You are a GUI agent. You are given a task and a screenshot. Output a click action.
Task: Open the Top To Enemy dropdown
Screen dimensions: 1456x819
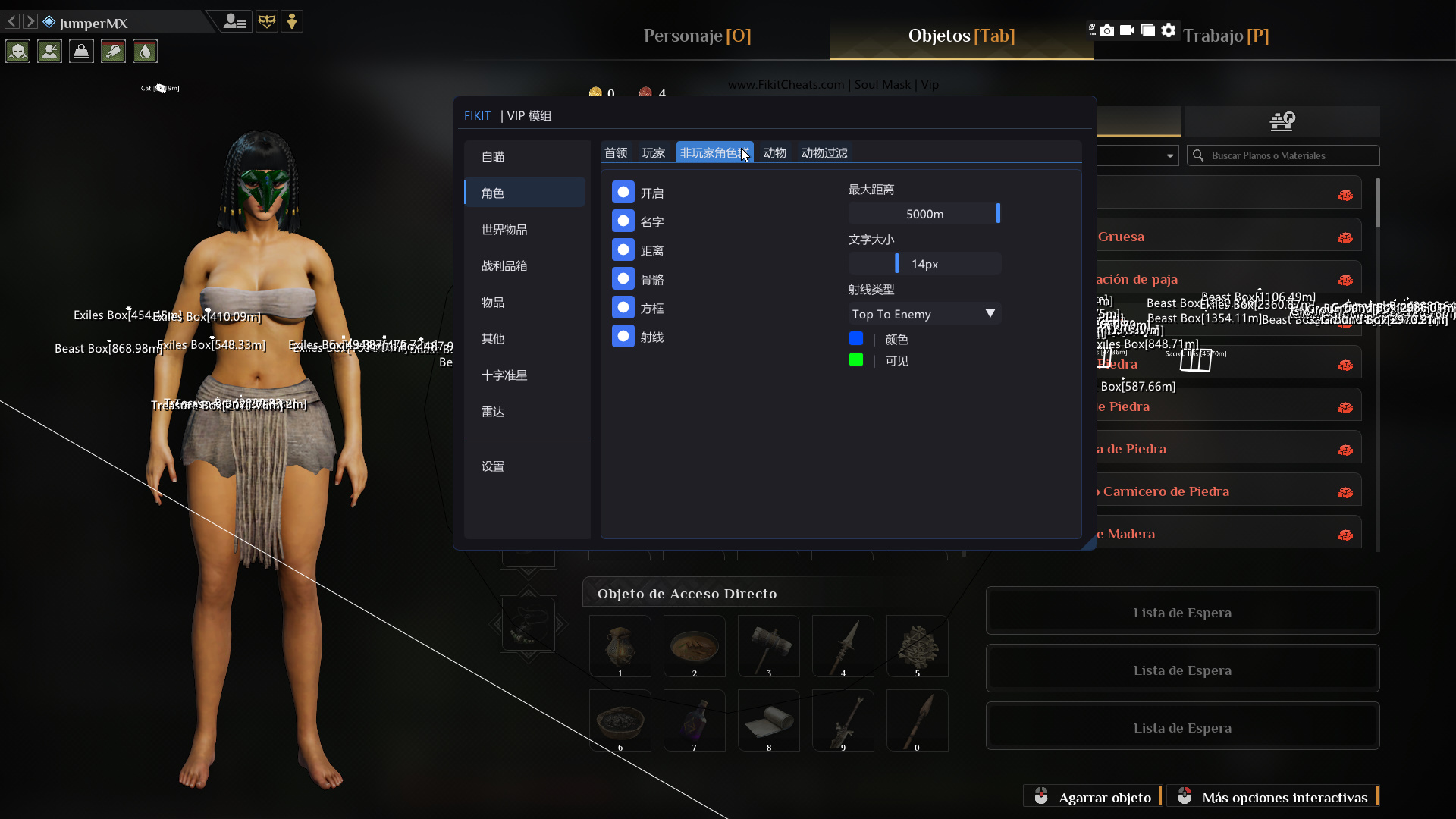pos(924,313)
